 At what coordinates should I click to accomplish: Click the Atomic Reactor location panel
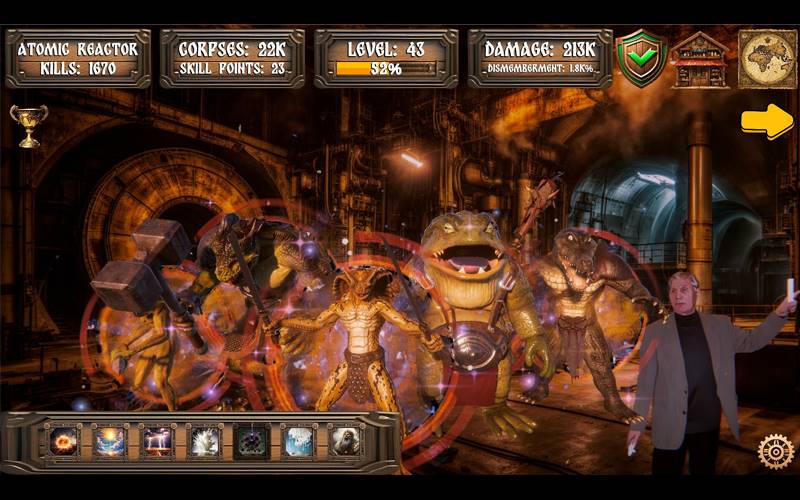pyautogui.click(x=77, y=58)
